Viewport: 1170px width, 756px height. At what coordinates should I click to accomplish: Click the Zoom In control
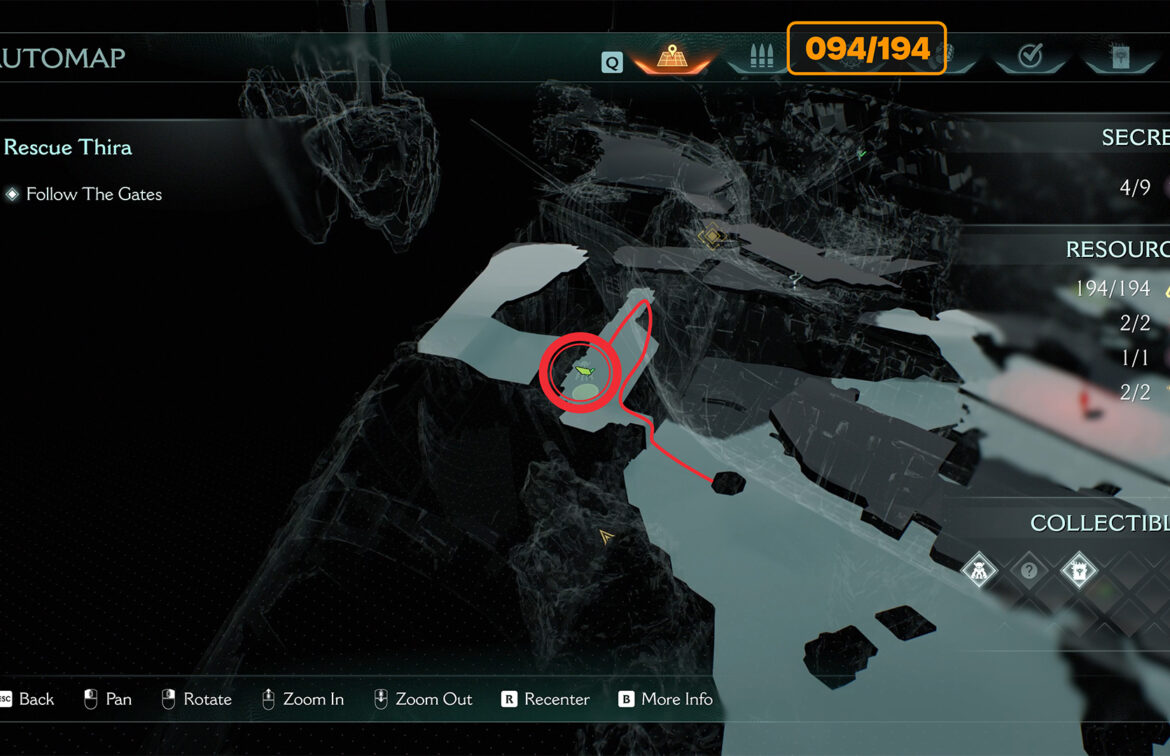tap(302, 699)
